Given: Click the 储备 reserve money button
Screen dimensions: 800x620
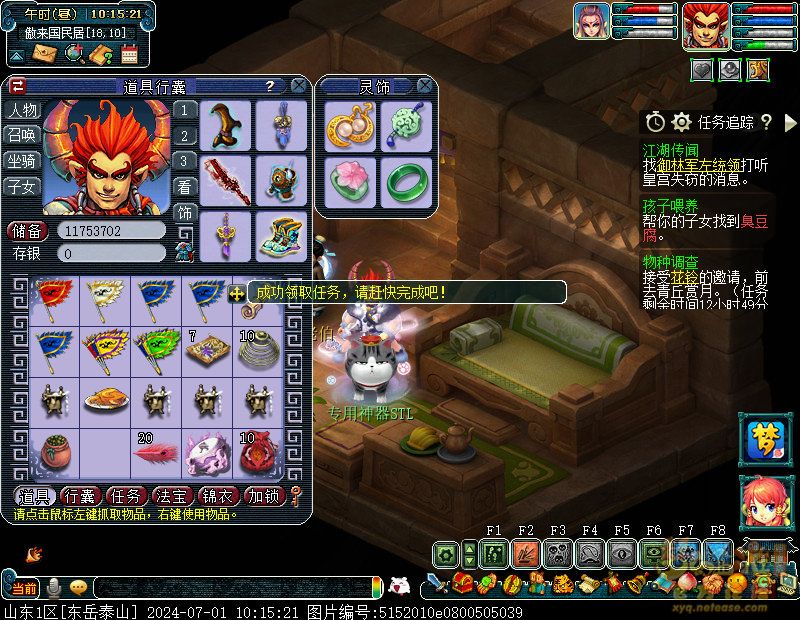Looking at the screenshot, I should click(x=28, y=231).
